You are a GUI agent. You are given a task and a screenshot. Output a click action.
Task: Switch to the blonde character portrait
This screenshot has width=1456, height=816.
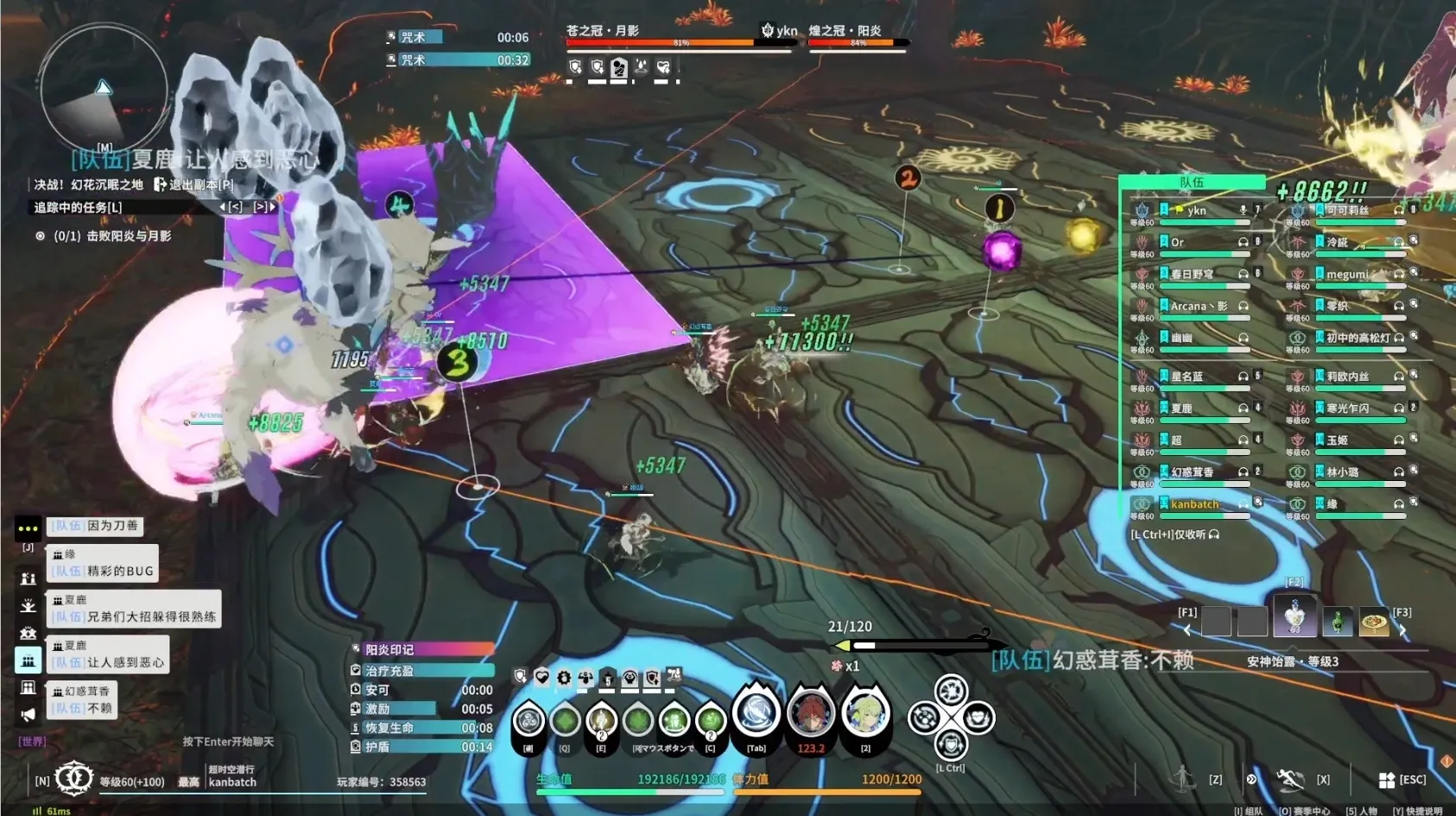point(864,713)
